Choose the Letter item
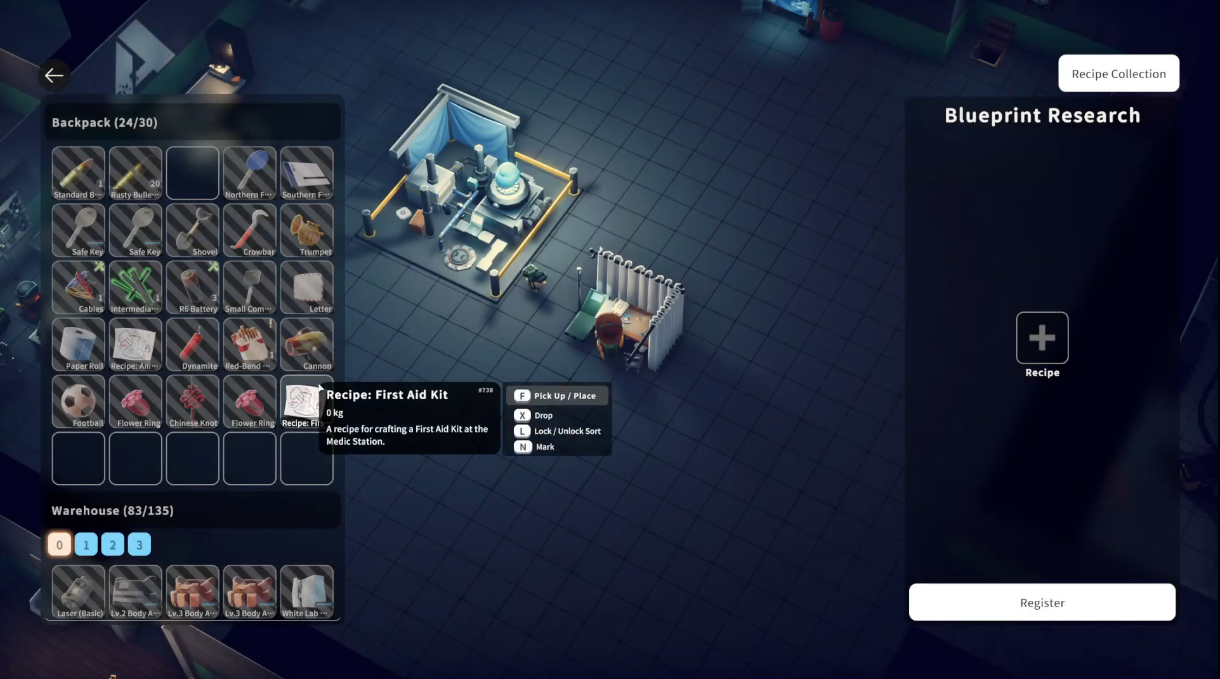Viewport: 1220px width, 679px height. point(306,287)
